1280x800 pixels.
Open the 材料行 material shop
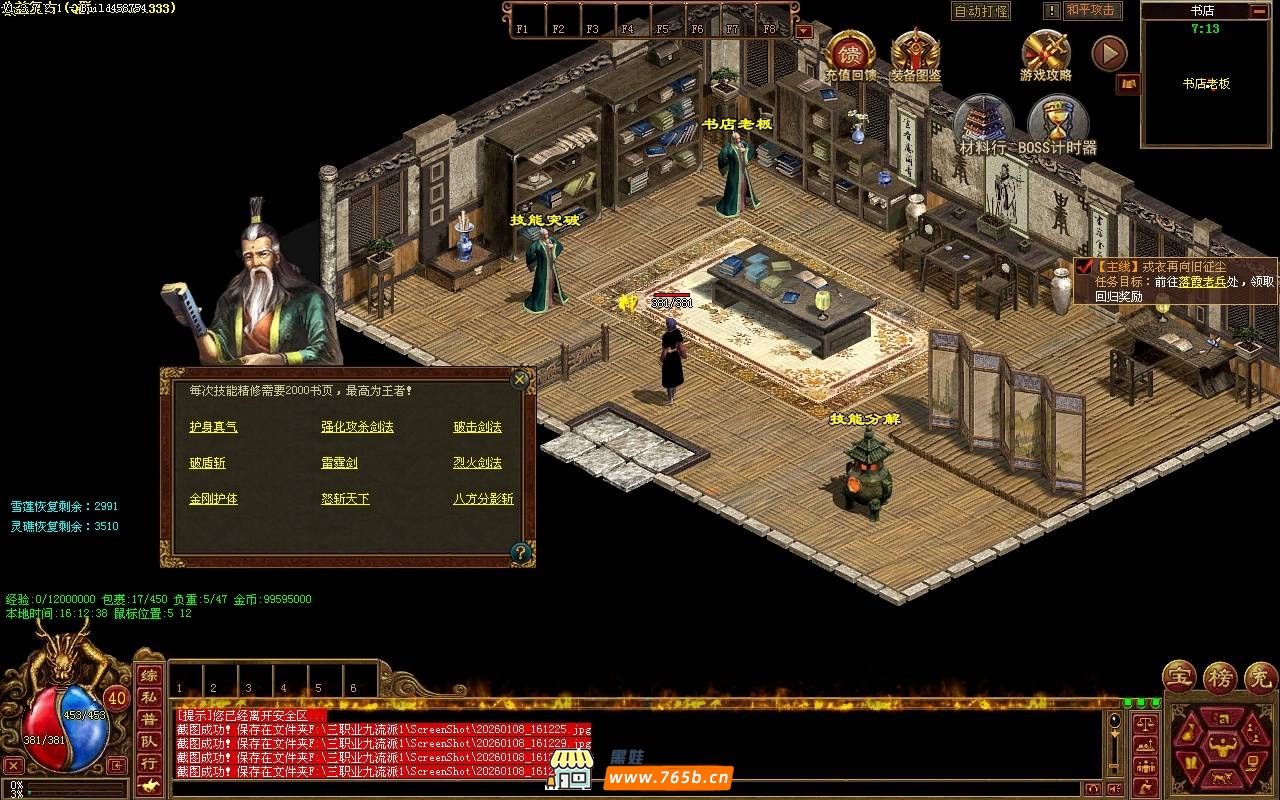(983, 126)
